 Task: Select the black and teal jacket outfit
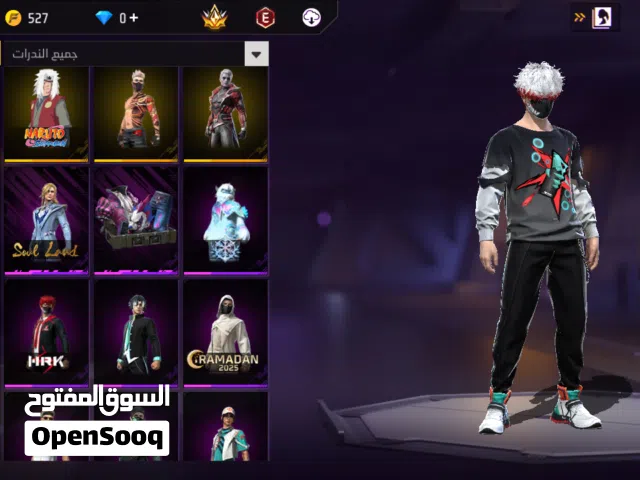(135, 332)
